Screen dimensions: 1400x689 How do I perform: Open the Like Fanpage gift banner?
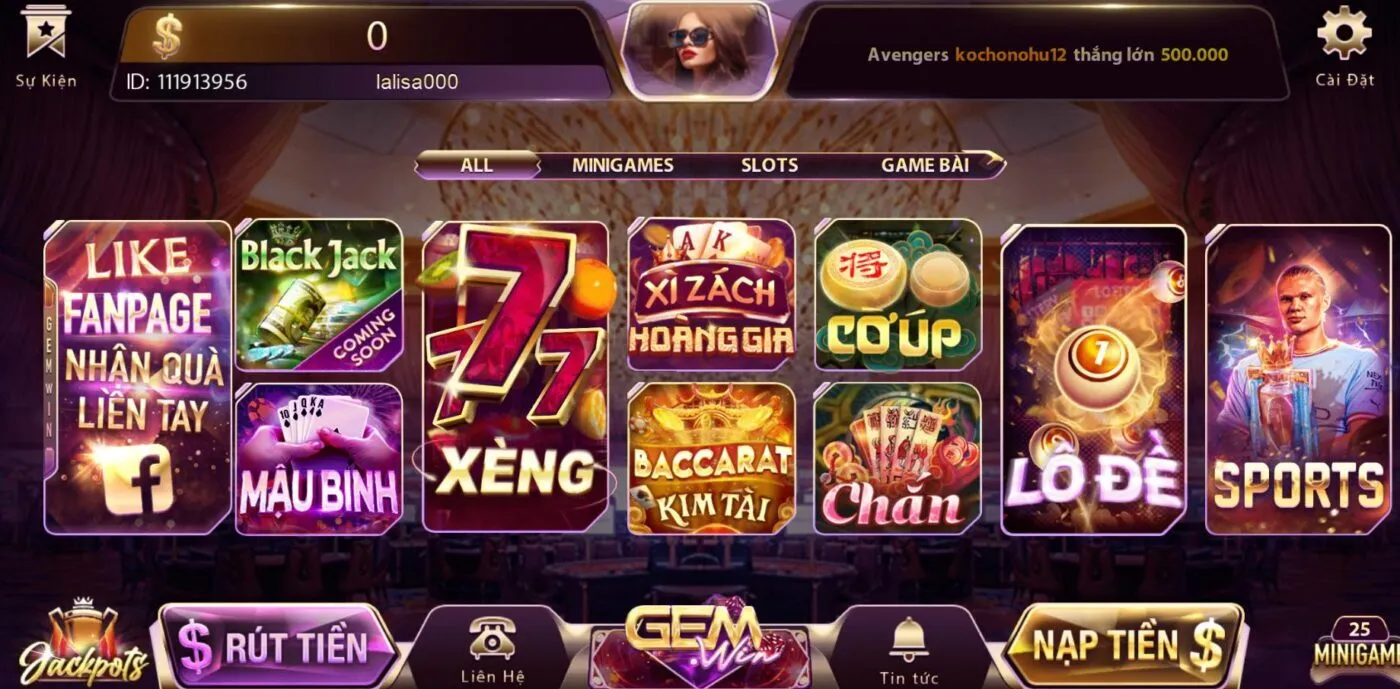(x=138, y=377)
